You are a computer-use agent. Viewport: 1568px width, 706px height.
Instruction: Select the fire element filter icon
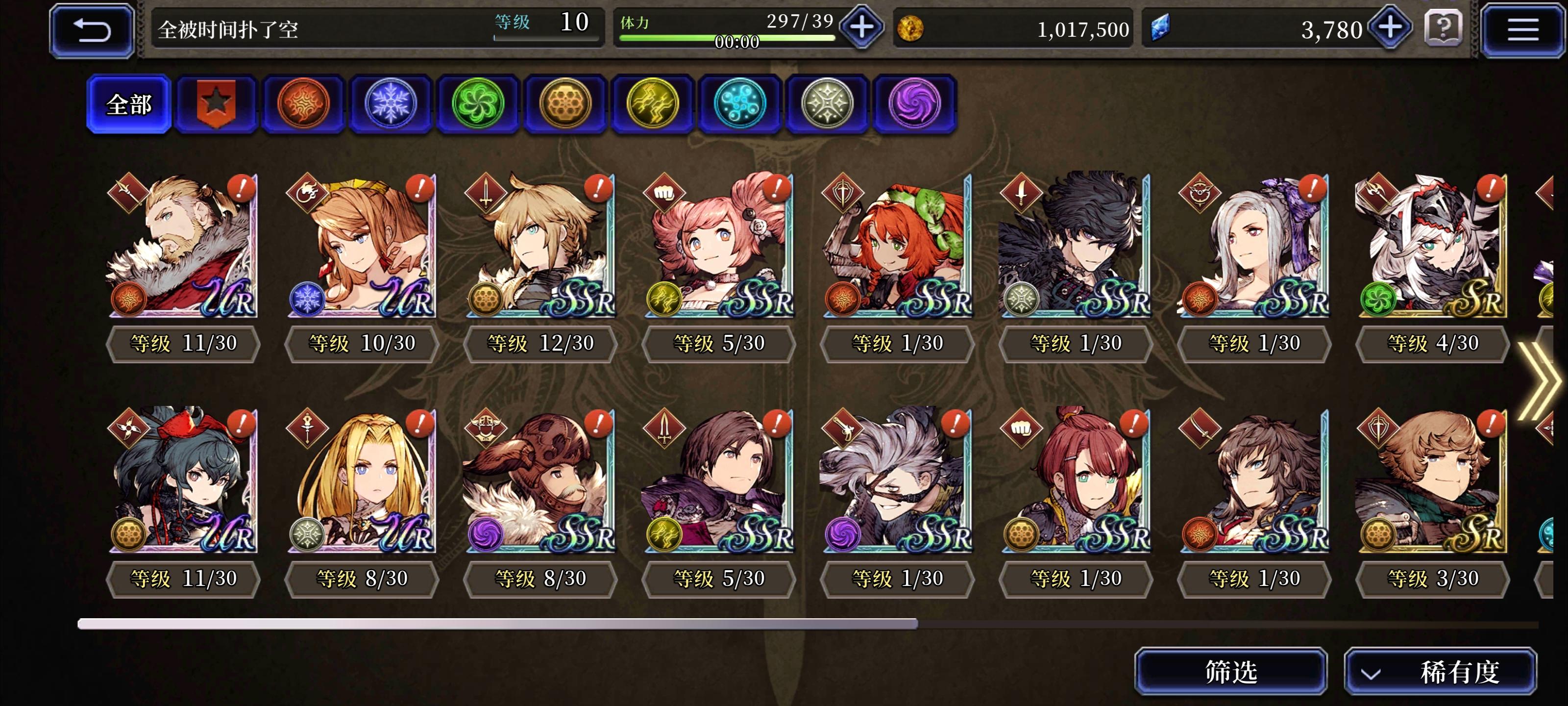[x=304, y=103]
